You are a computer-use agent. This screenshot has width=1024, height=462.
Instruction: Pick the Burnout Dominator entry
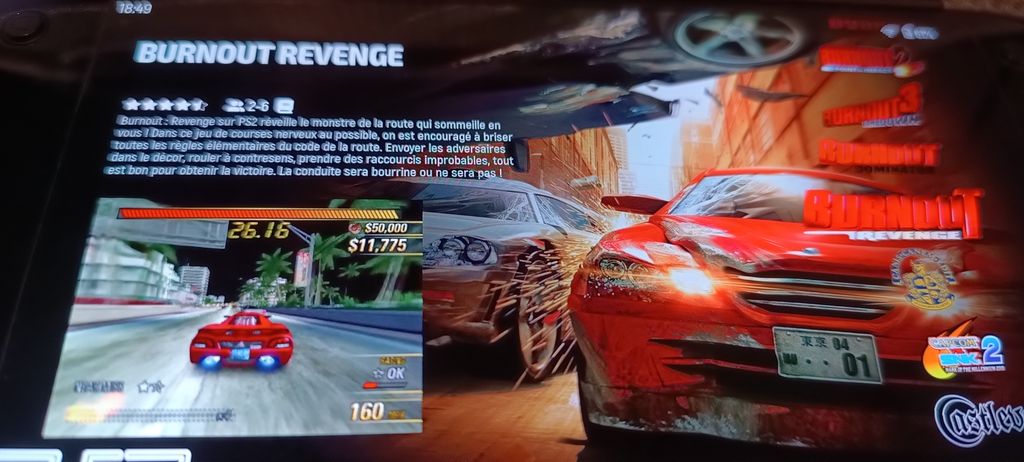(x=879, y=154)
